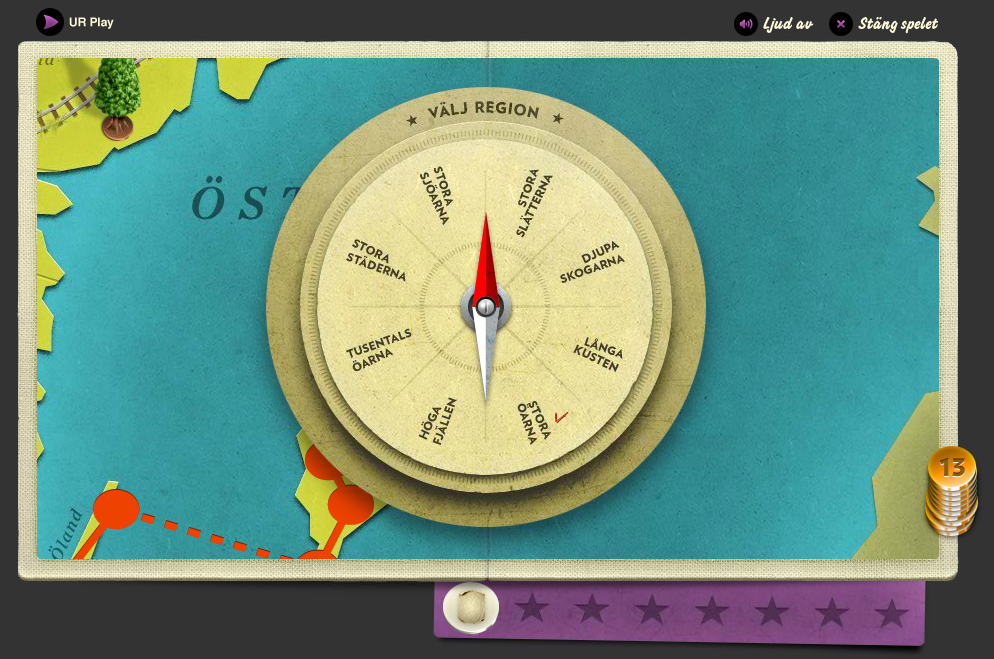The height and width of the screenshot is (659, 994).
Task: Choose the Stora Städerna region
Action: 376,260
